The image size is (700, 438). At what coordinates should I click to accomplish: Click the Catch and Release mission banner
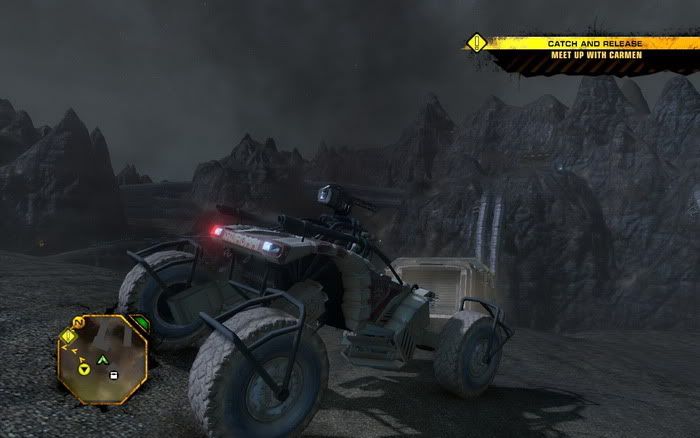click(x=594, y=44)
